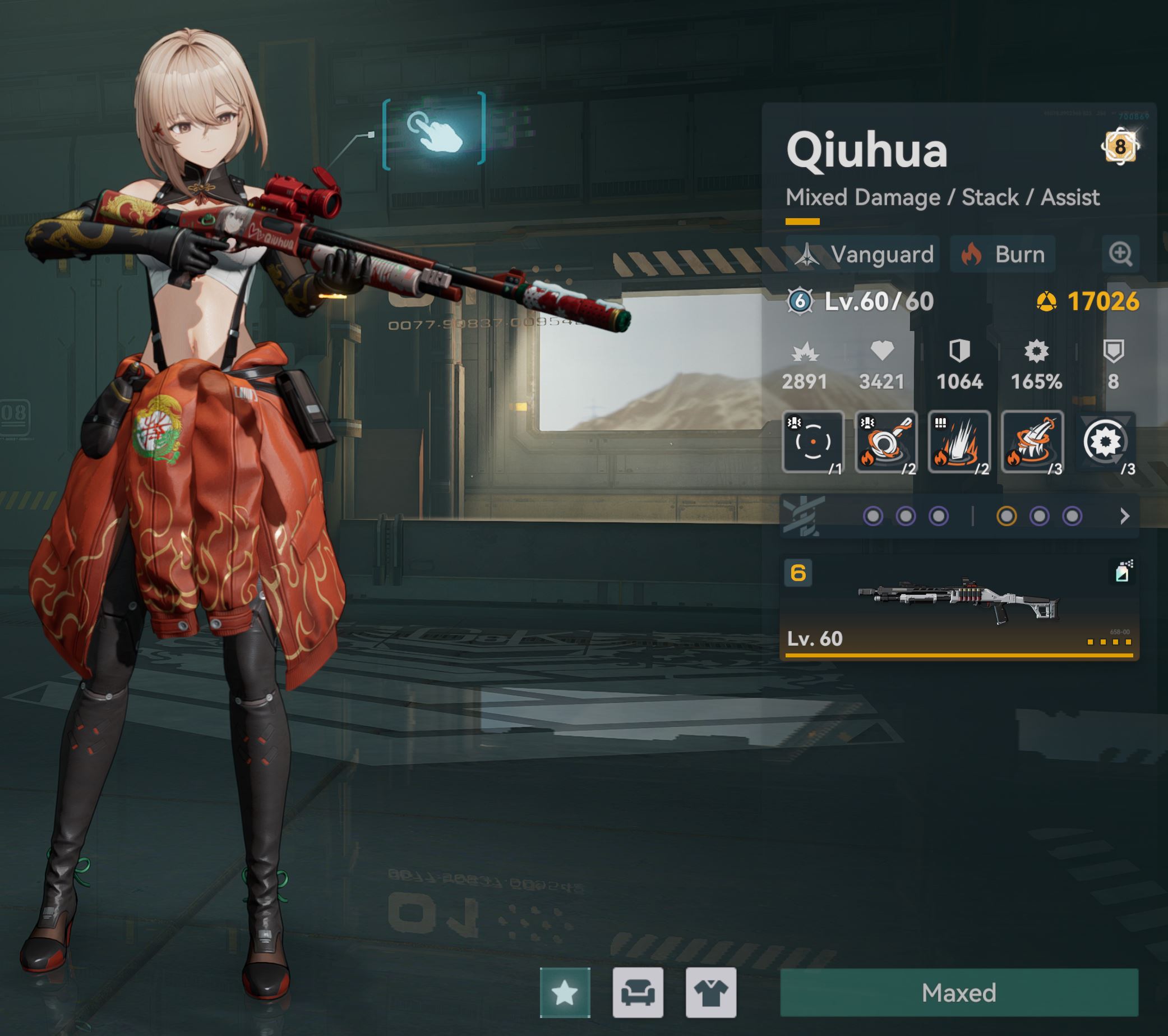
Task: Select the Burn element tag
Action: (1003, 255)
